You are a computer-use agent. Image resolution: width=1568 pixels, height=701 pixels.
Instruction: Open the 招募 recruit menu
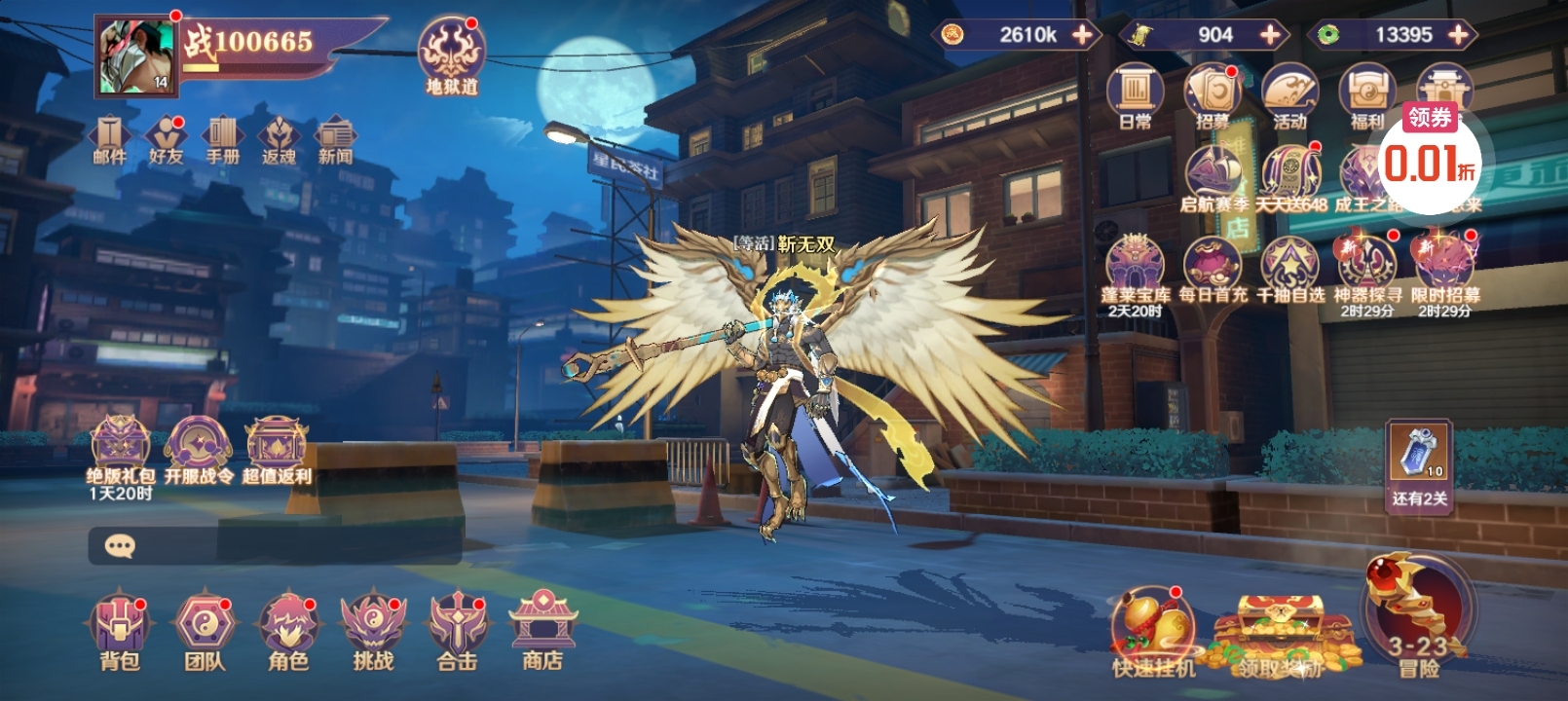coord(1213,97)
